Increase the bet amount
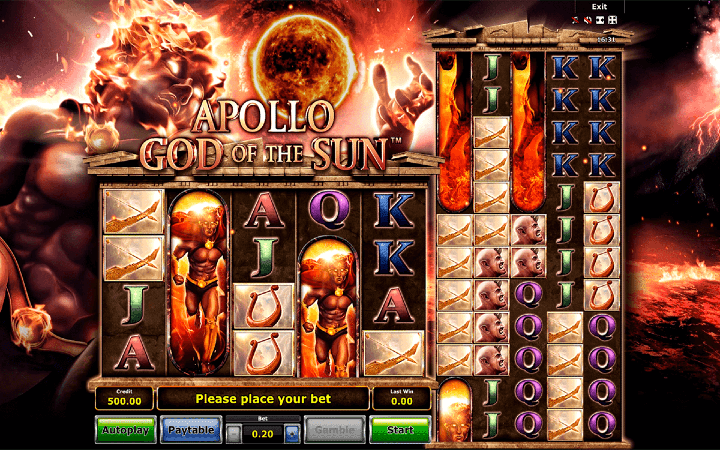720x450 pixels. pyautogui.click(x=291, y=434)
